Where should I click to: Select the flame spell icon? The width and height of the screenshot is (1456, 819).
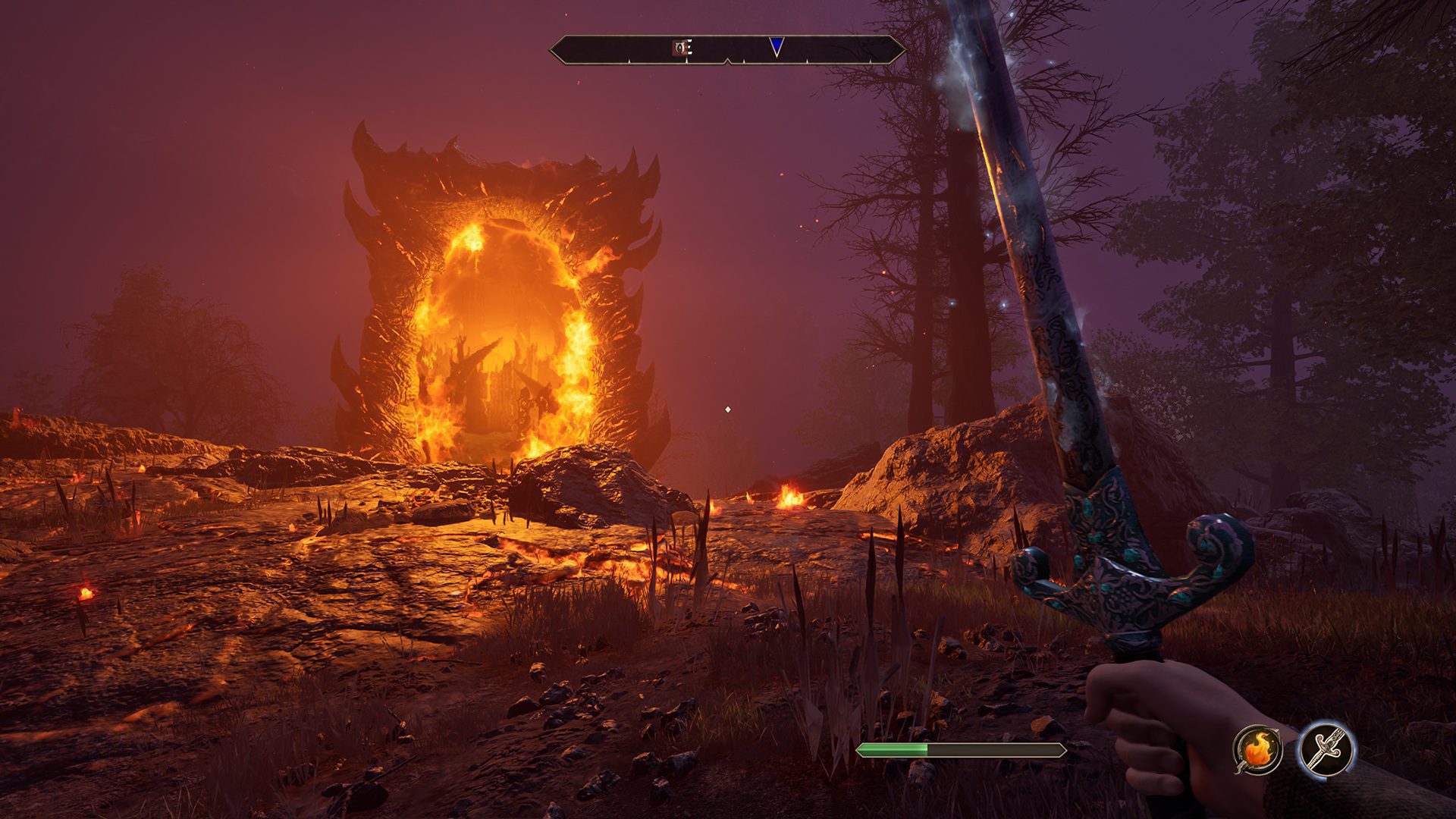click(1257, 750)
